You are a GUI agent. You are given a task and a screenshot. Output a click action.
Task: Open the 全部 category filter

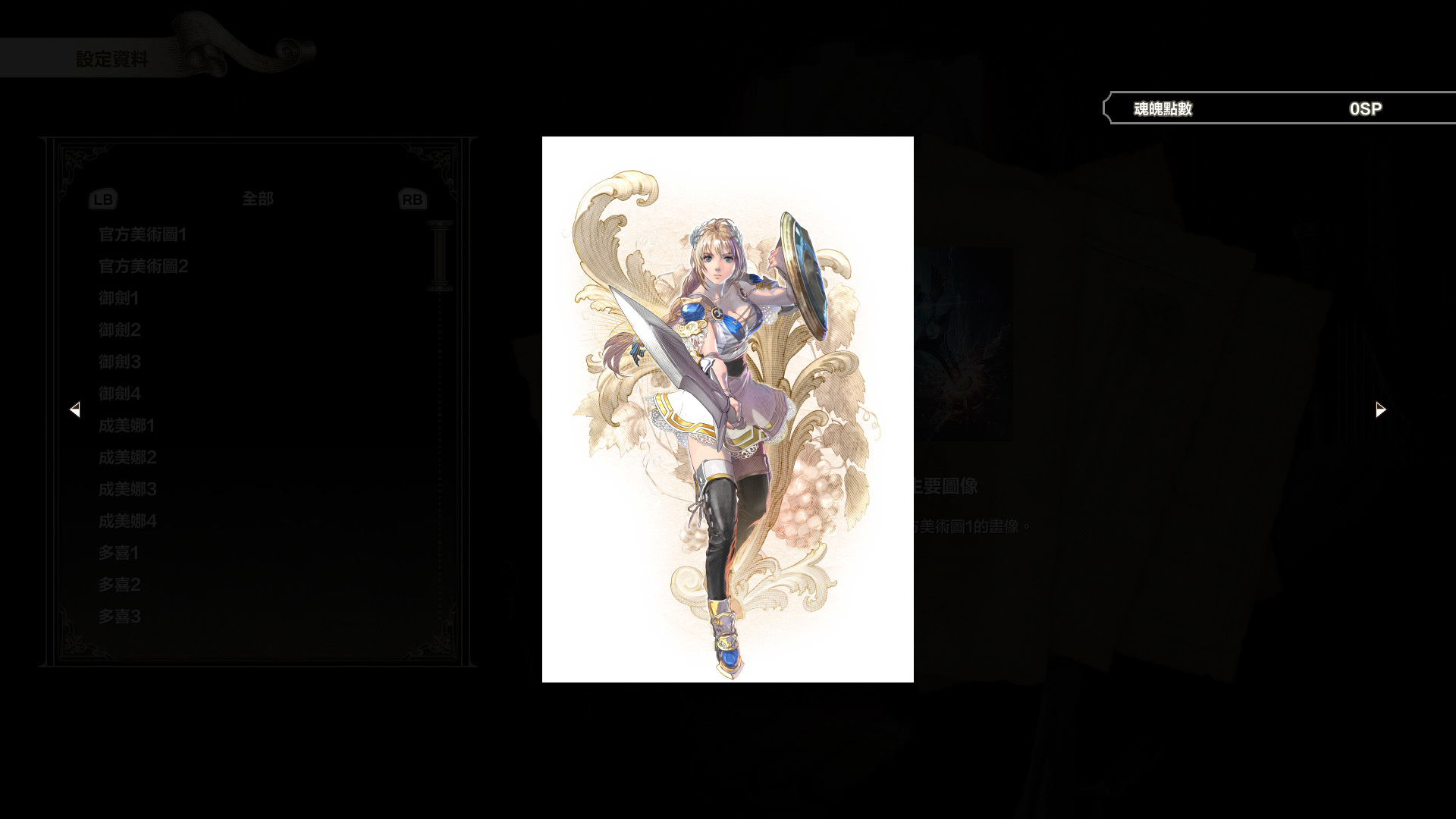pyautogui.click(x=258, y=199)
